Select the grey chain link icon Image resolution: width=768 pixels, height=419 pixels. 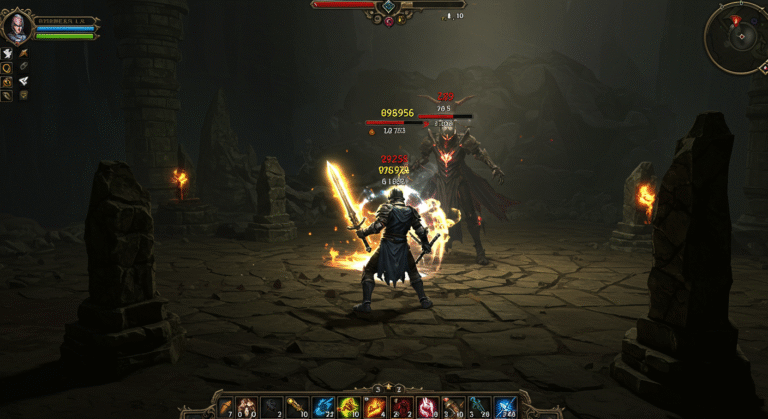tap(23, 67)
